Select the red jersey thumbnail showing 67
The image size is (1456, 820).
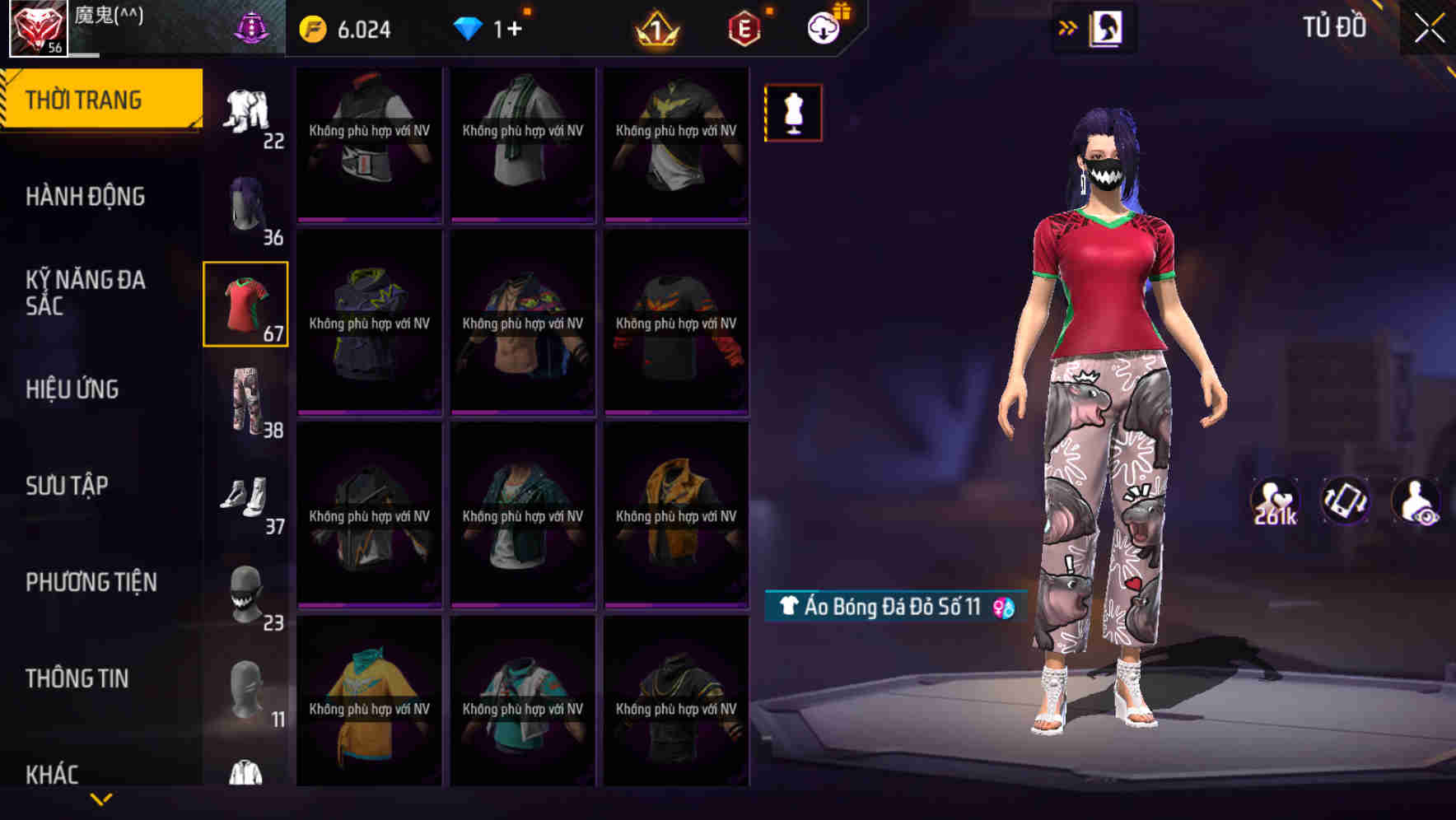pyautogui.click(x=245, y=303)
